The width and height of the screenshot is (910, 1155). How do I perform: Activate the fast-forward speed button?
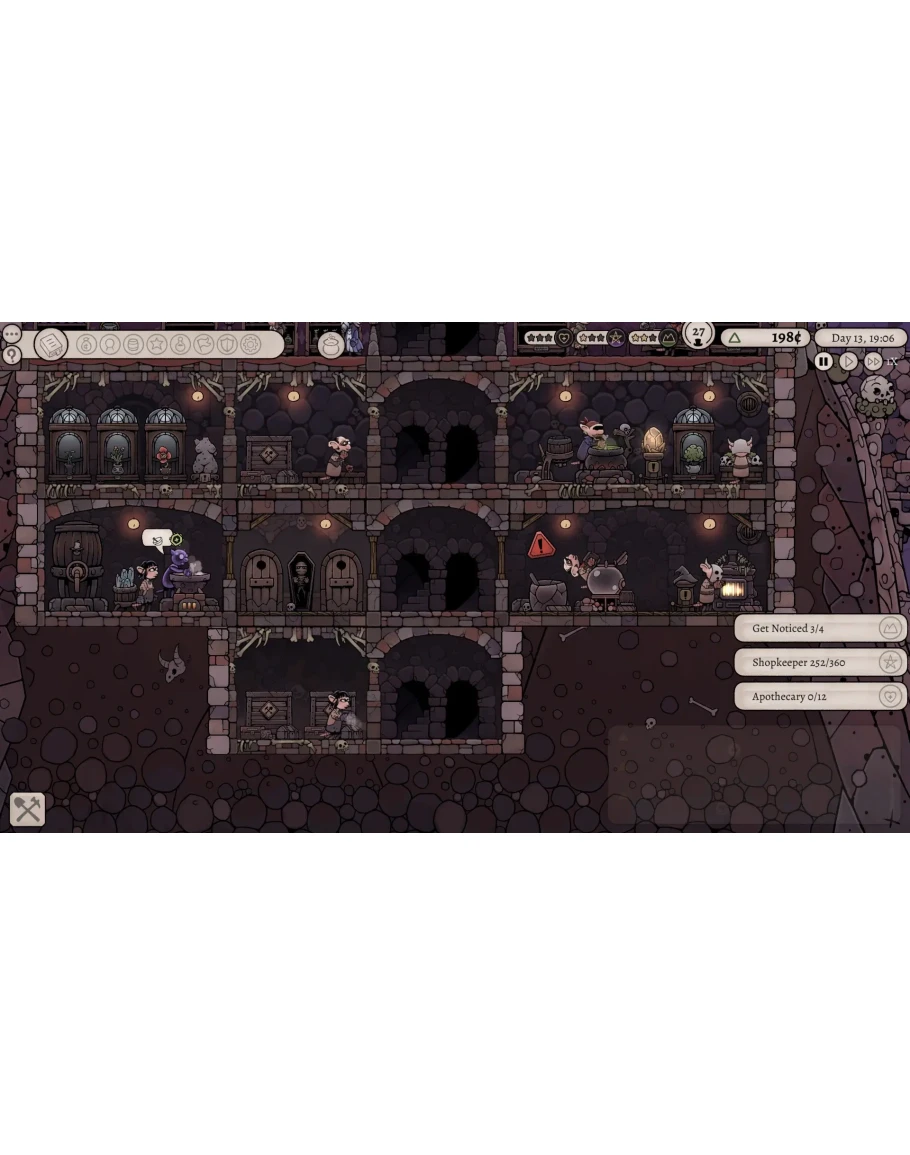[873, 361]
